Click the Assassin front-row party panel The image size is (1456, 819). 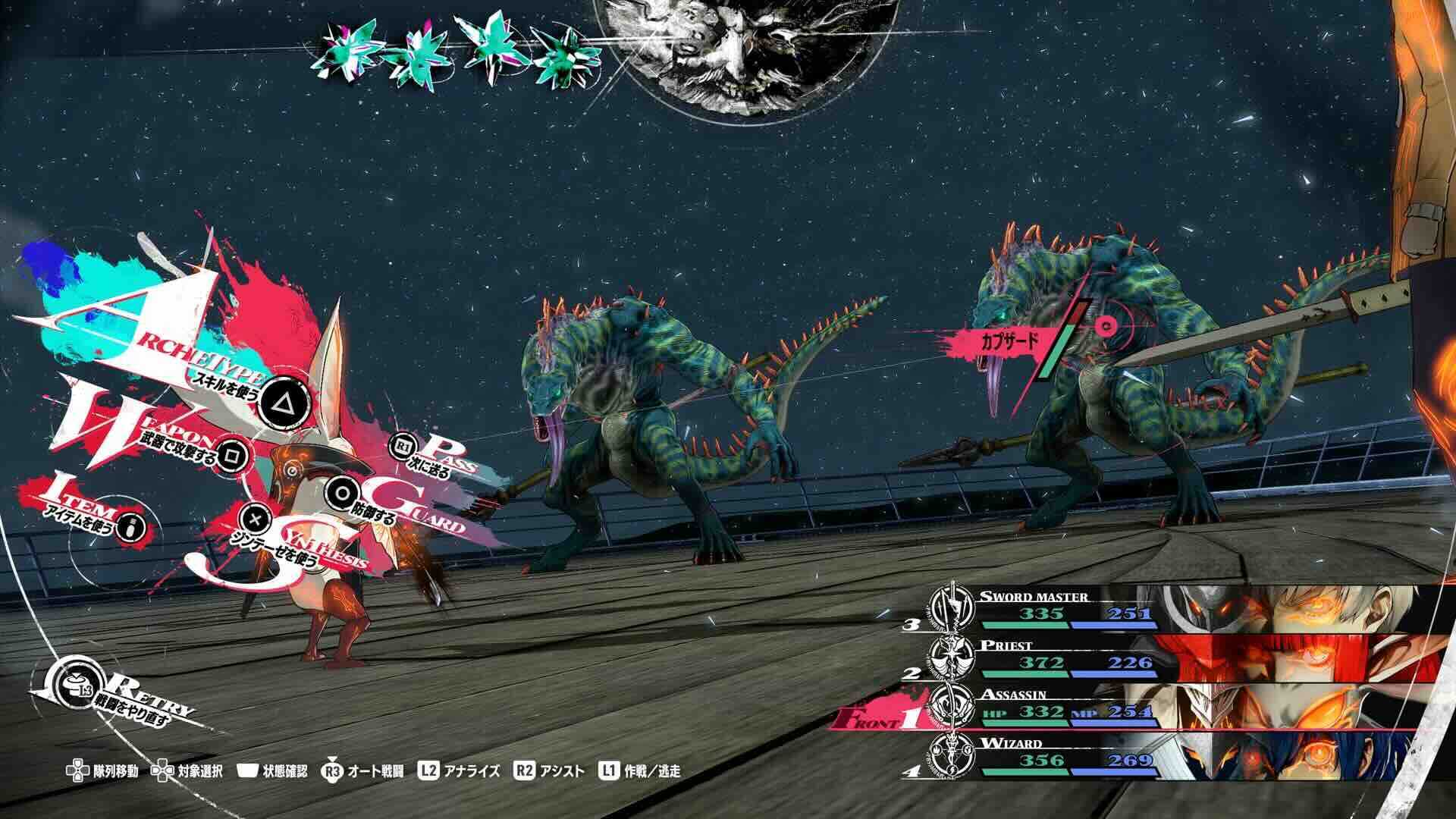[1183, 707]
